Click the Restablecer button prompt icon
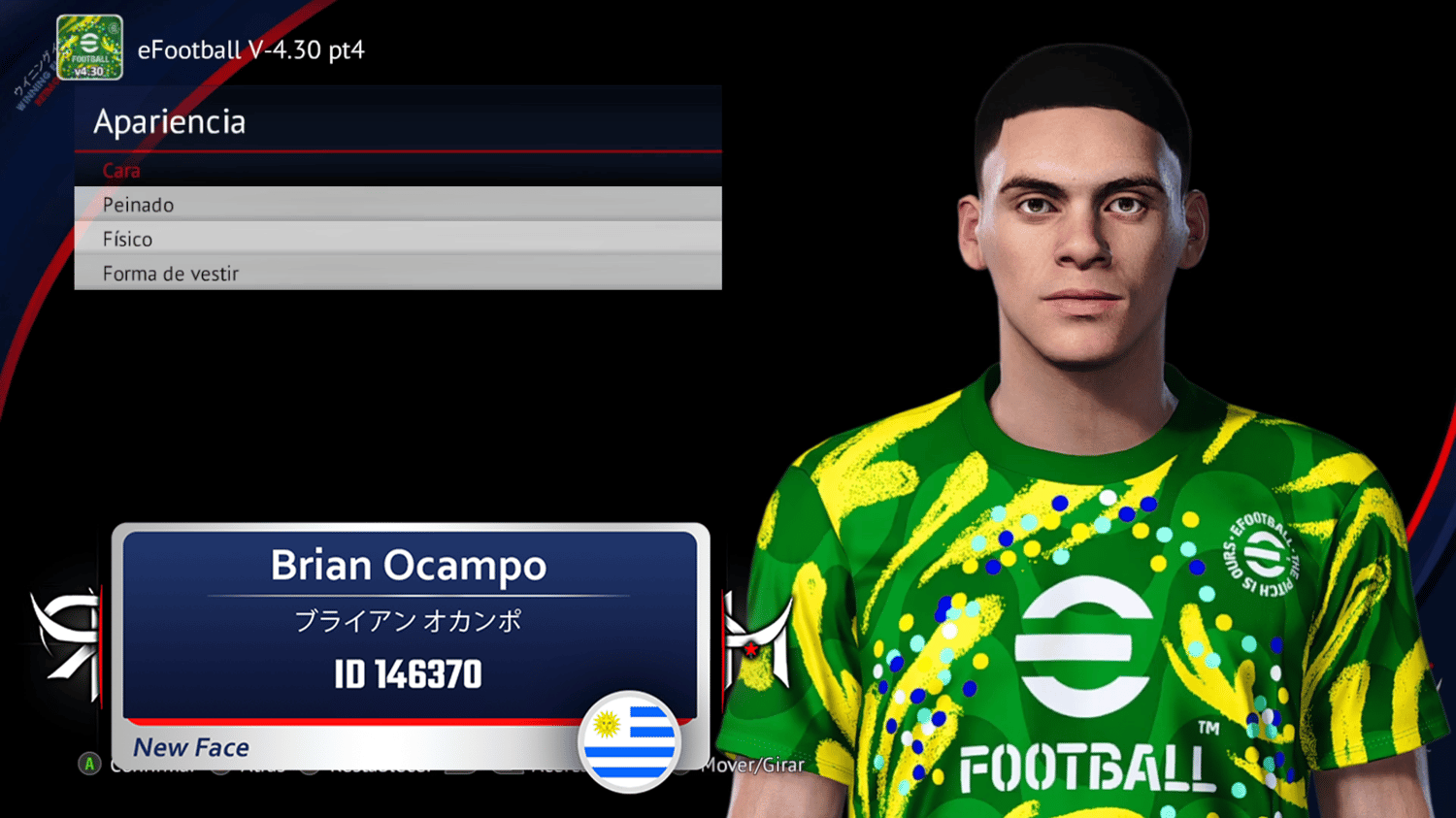The image size is (1456, 818). click(308, 765)
